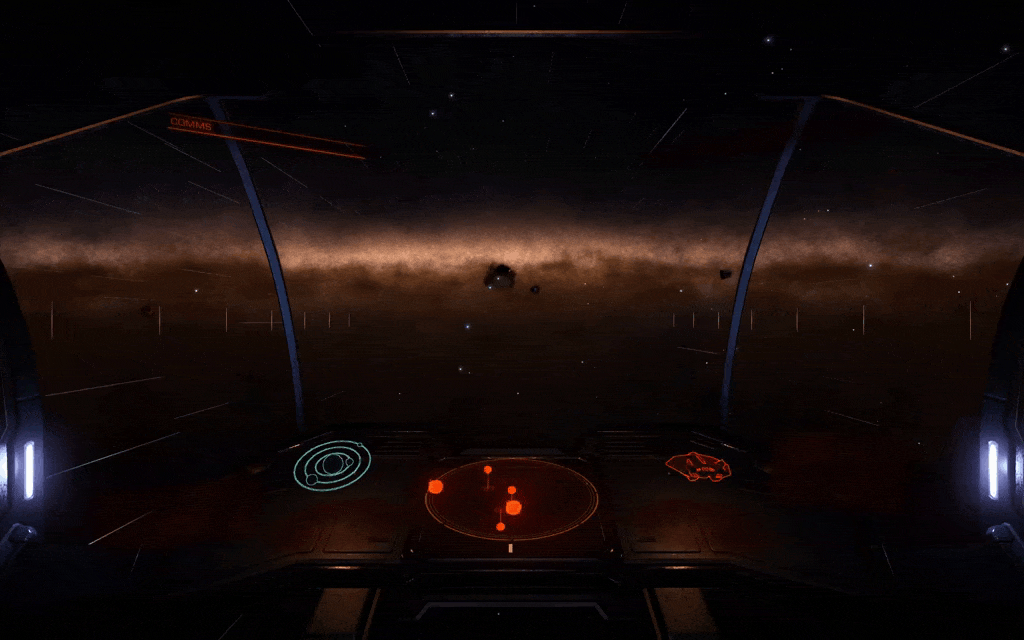This screenshot has width=1024, height=640.
Task: Select the circular radar scanner display
Action: tap(511, 498)
